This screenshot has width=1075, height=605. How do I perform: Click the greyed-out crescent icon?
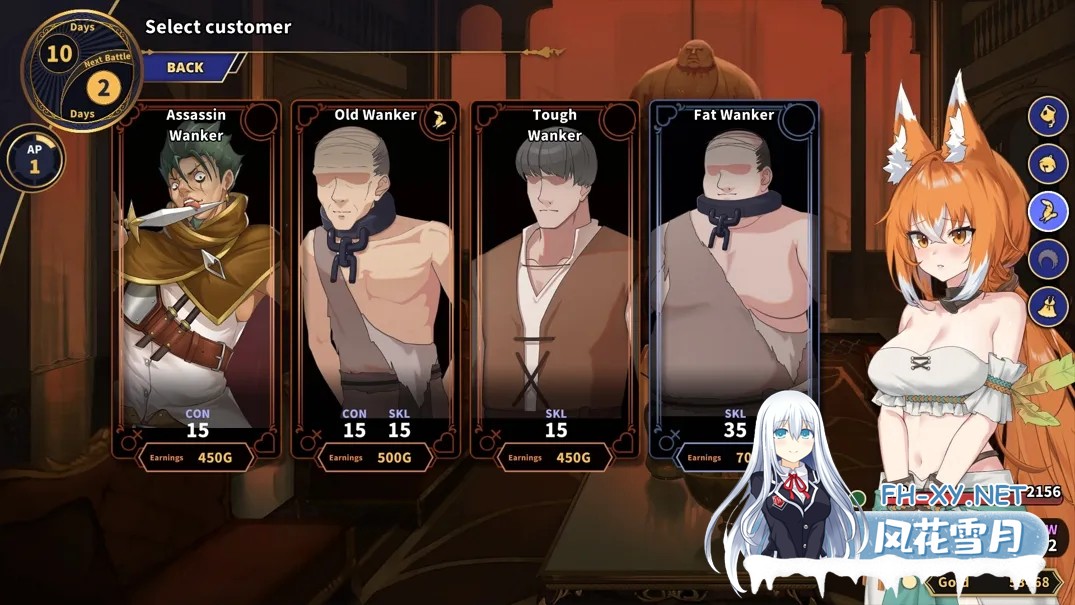pyautogui.click(x=1048, y=258)
